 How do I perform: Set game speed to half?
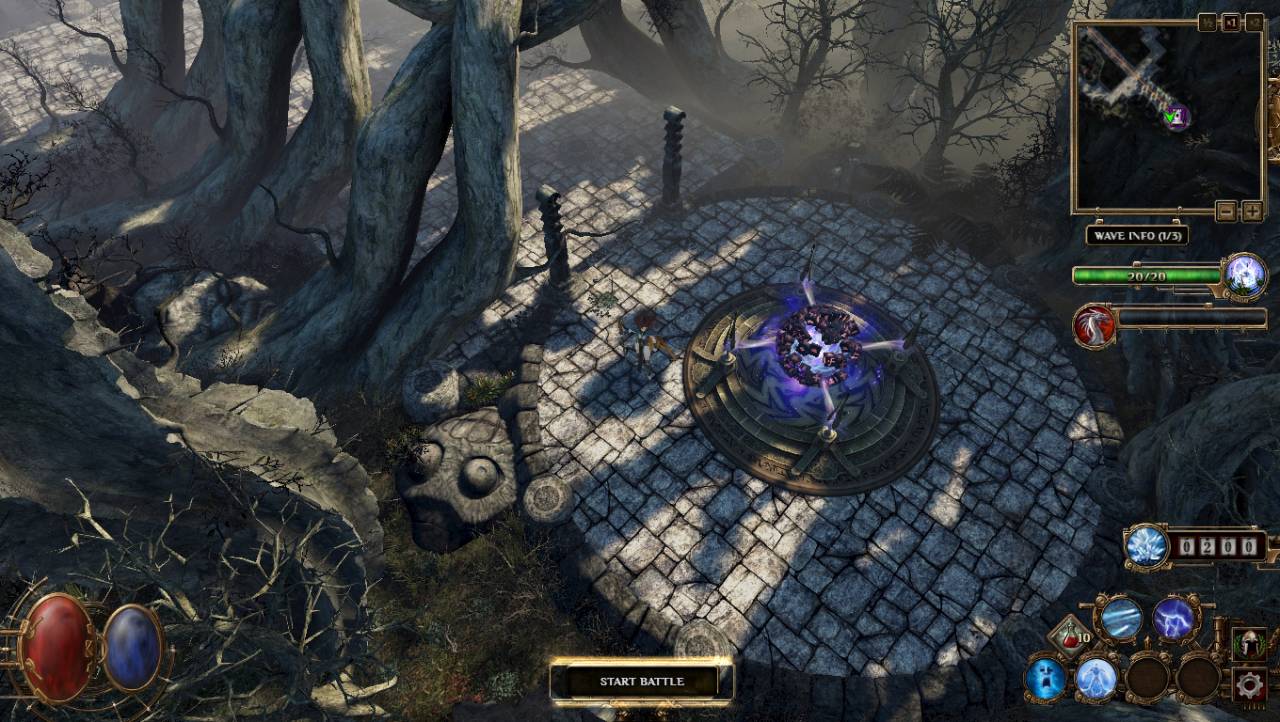click(x=1208, y=22)
